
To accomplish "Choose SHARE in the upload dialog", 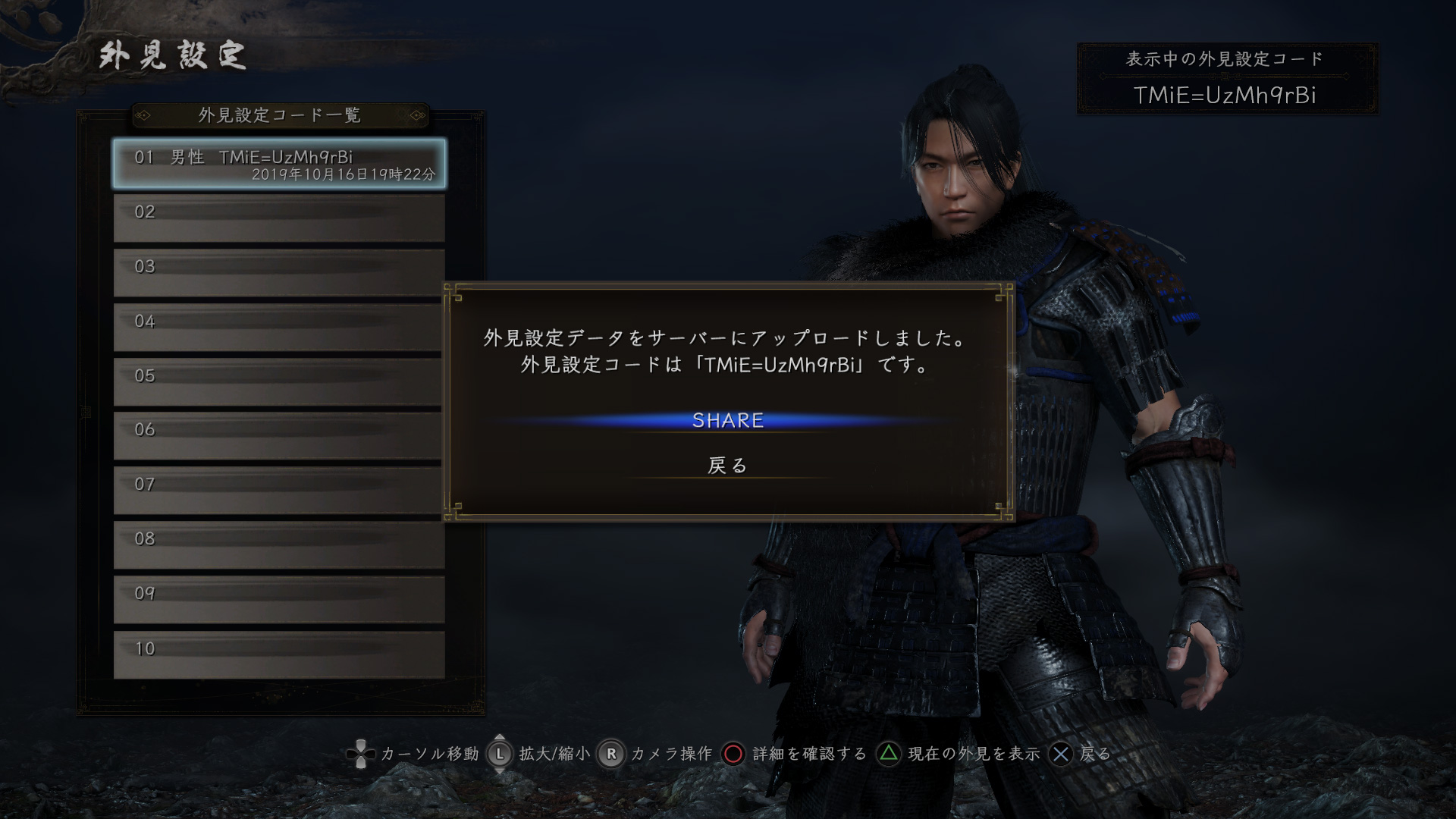I will click(x=727, y=421).
